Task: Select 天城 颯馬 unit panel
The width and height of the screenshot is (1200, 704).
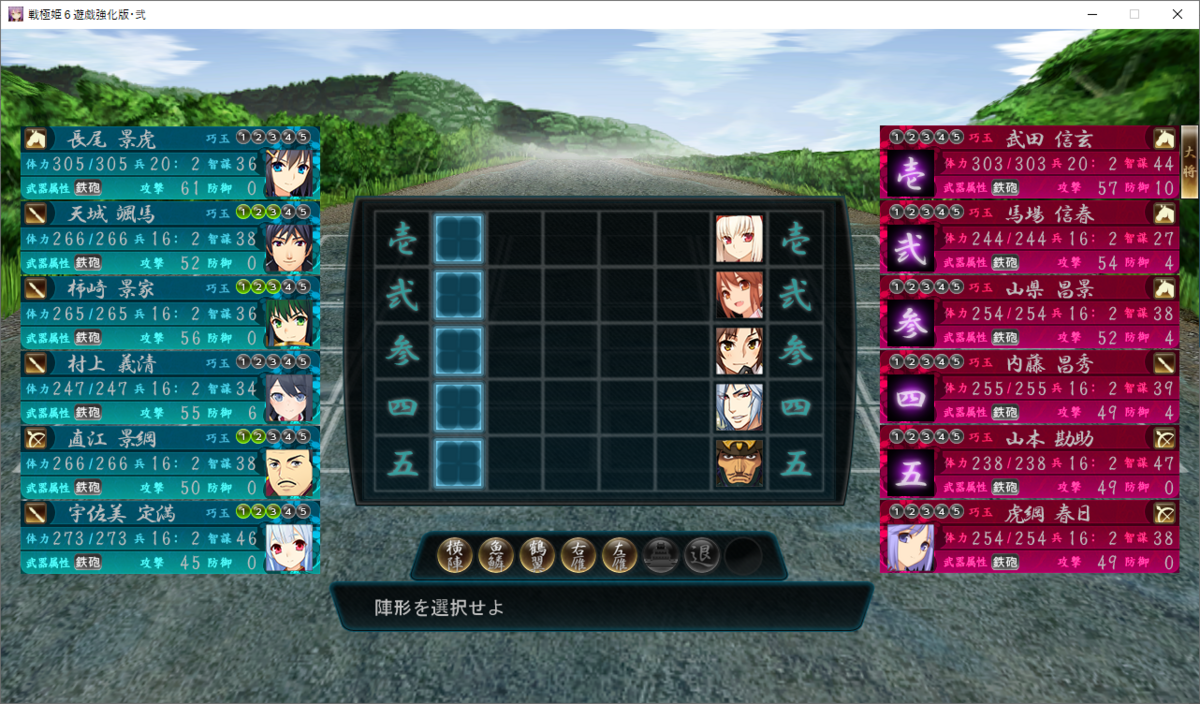Action: pos(170,237)
